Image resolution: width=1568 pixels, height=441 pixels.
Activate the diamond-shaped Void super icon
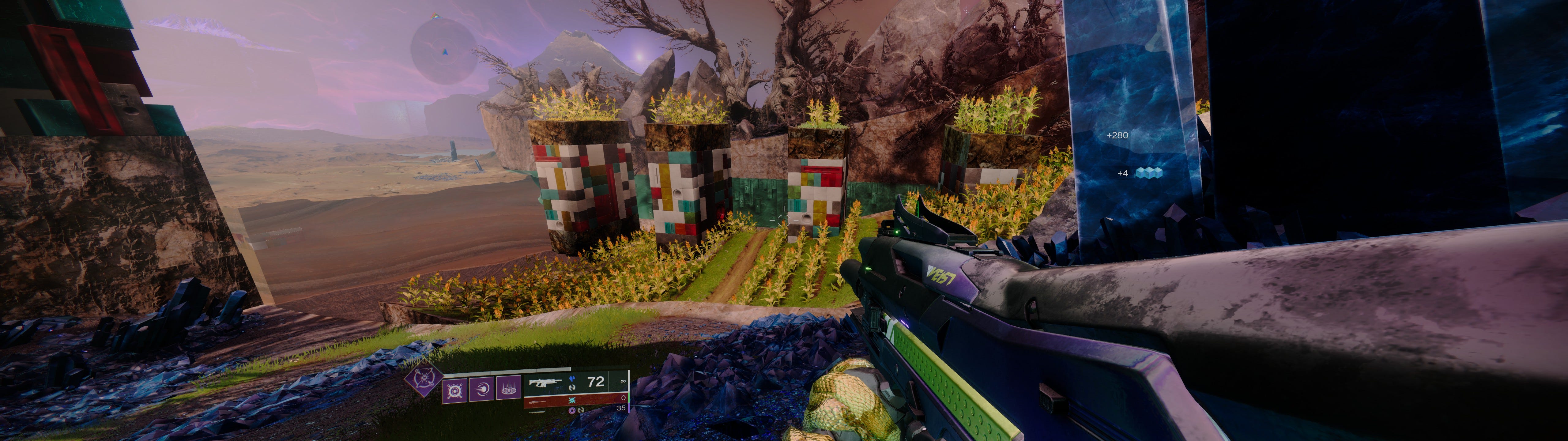[424, 381]
